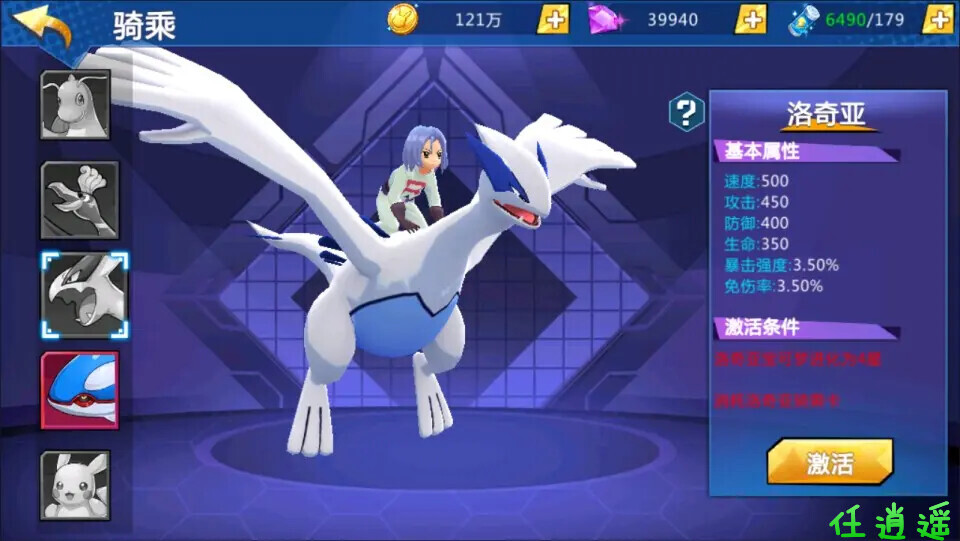960x541 pixels.
Task: Add more gold coins with plus button
Action: (553, 19)
